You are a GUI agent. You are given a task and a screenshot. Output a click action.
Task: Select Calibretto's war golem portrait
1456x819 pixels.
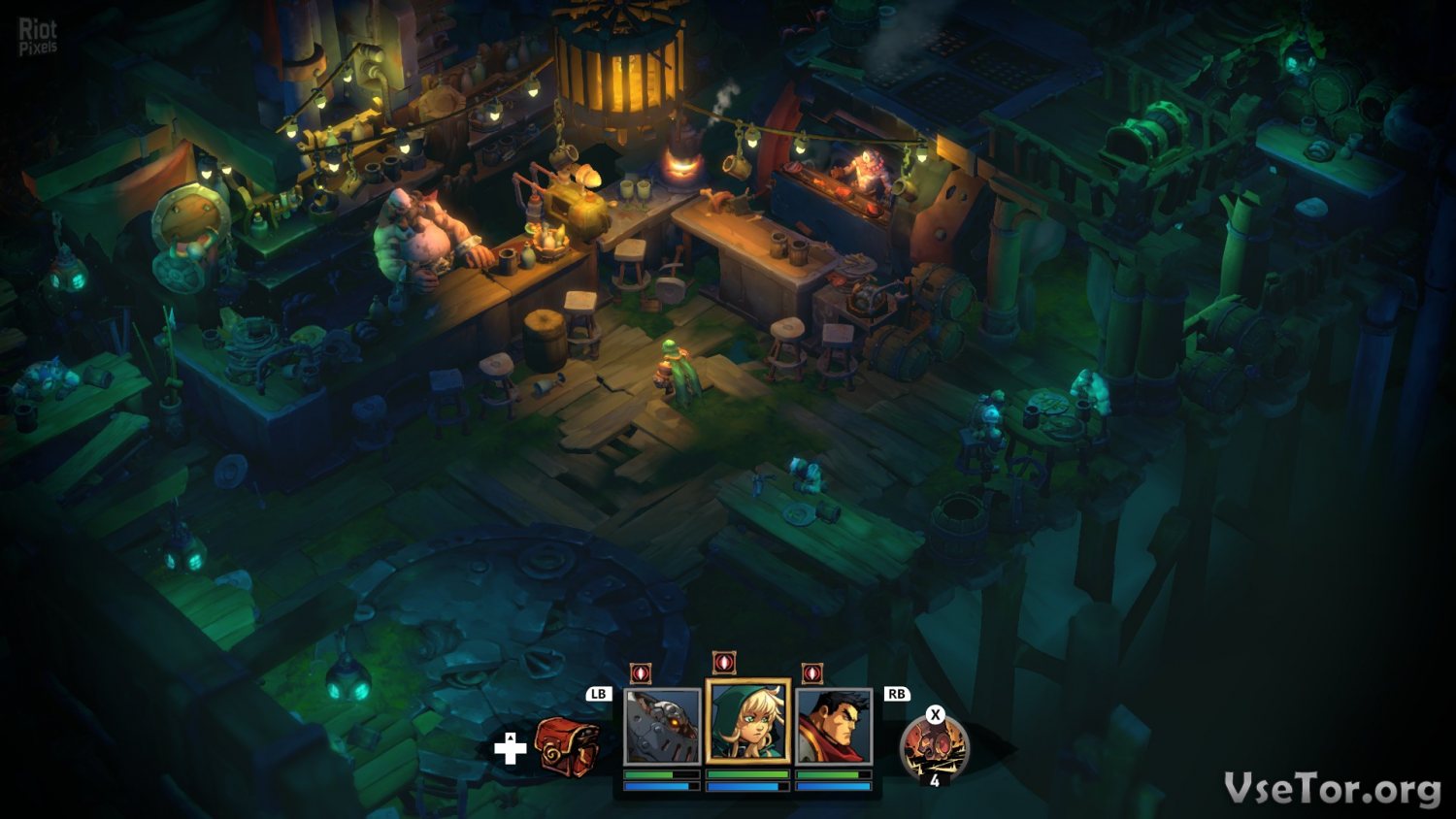click(x=662, y=727)
